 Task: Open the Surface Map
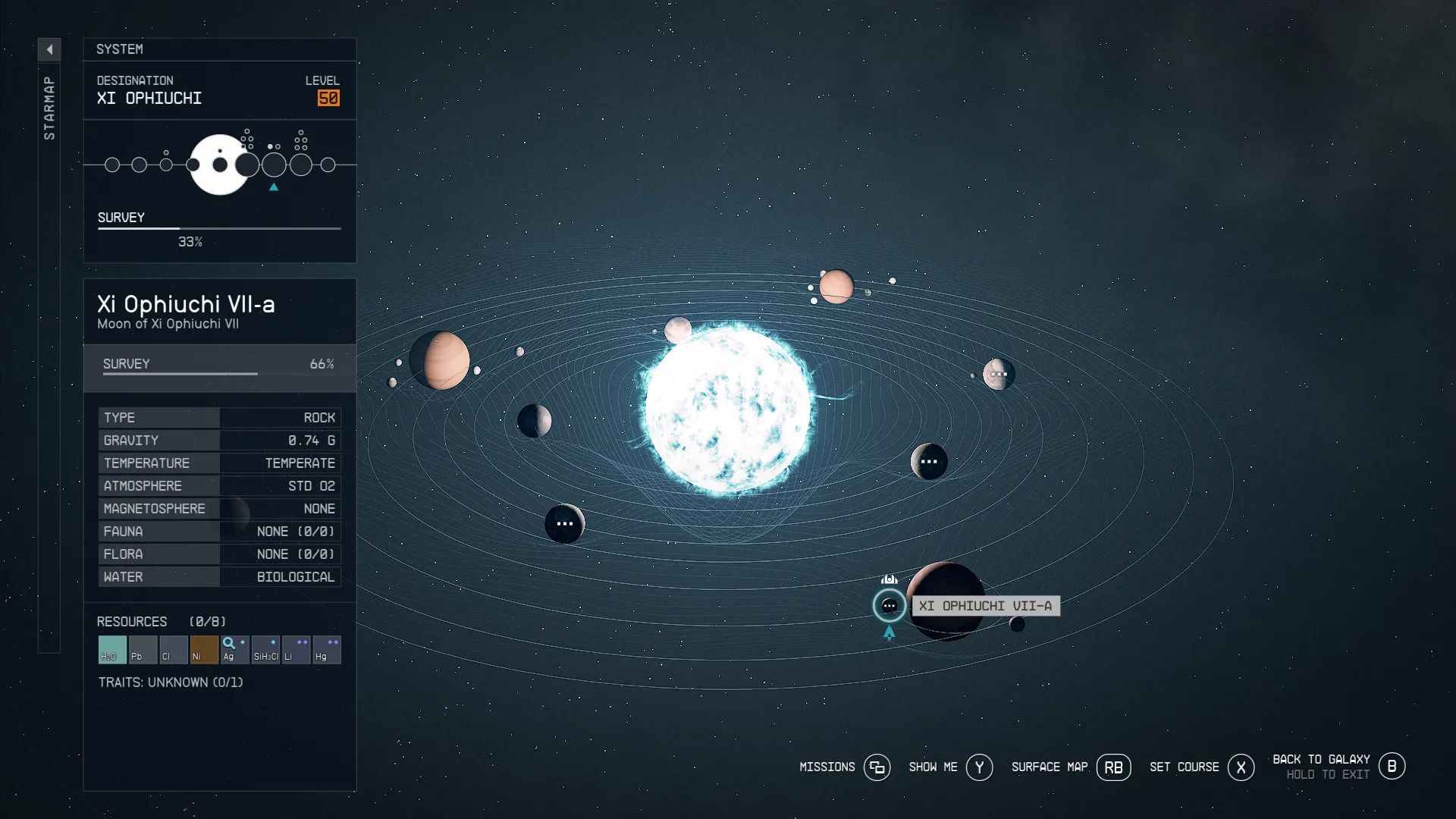(x=1113, y=767)
